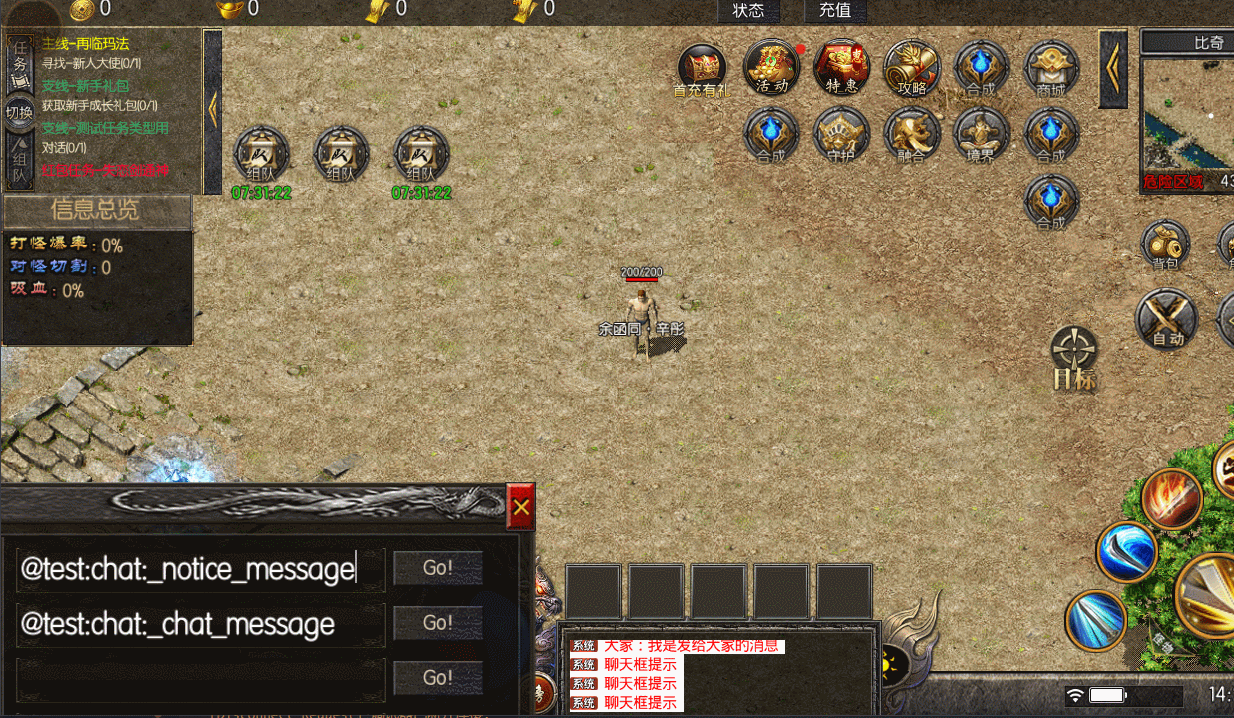Open the 背包 bag icon
The width and height of the screenshot is (1234, 718).
(1165, 245)
